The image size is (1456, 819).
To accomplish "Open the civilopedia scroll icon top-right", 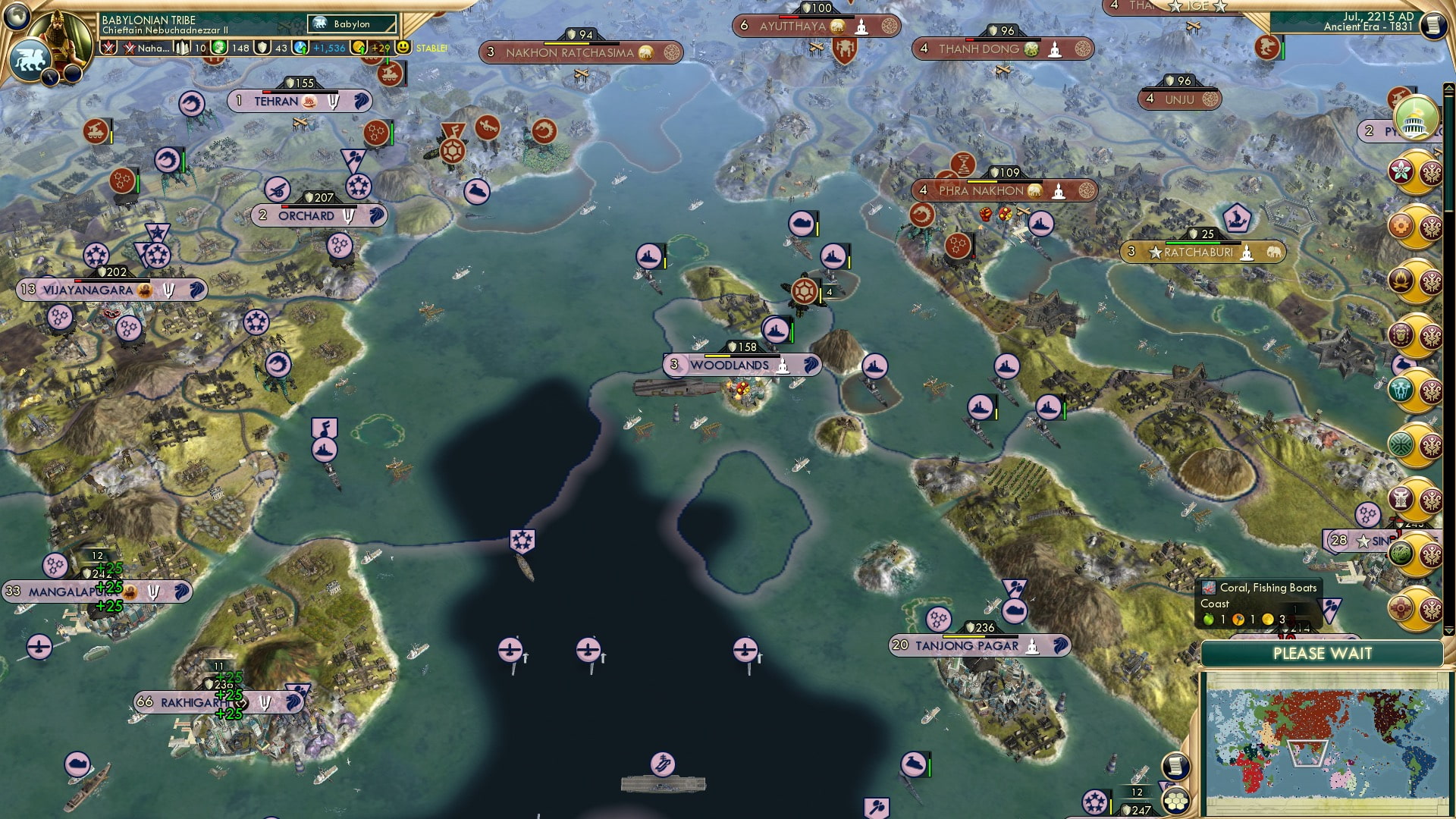I will click(1432, 24).
